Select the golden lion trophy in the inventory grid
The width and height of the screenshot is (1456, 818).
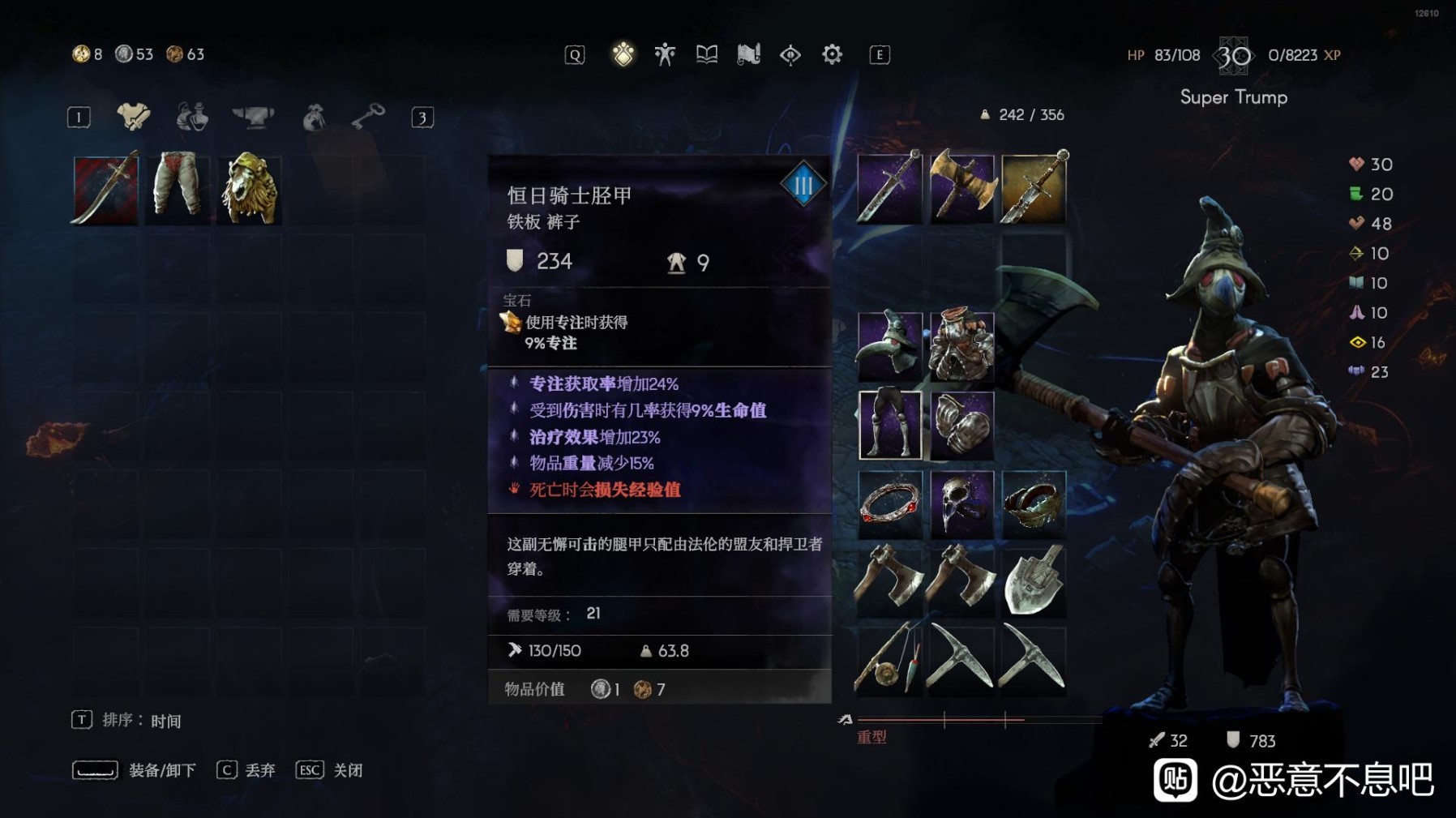point(250,187)
